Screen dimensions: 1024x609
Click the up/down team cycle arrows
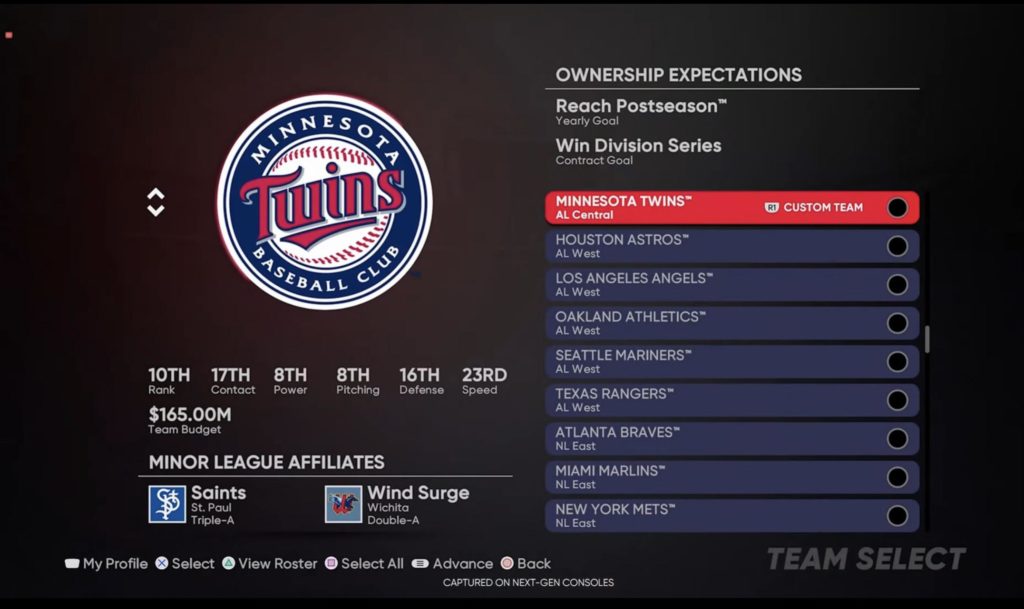pyautogui.click(x=156, y=202)
